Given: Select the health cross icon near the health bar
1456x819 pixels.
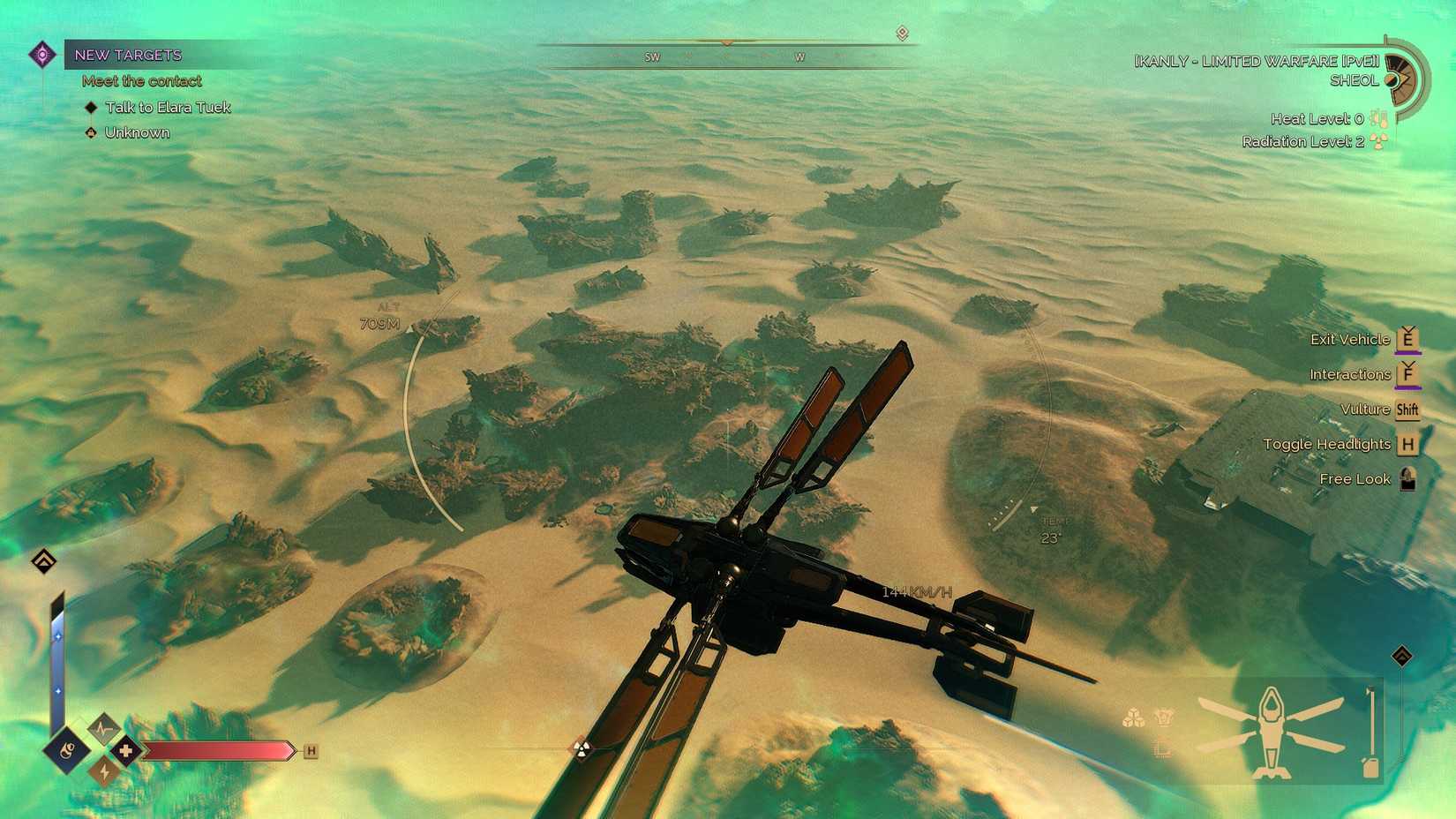Looking at the screenshot, I should 127,750.
